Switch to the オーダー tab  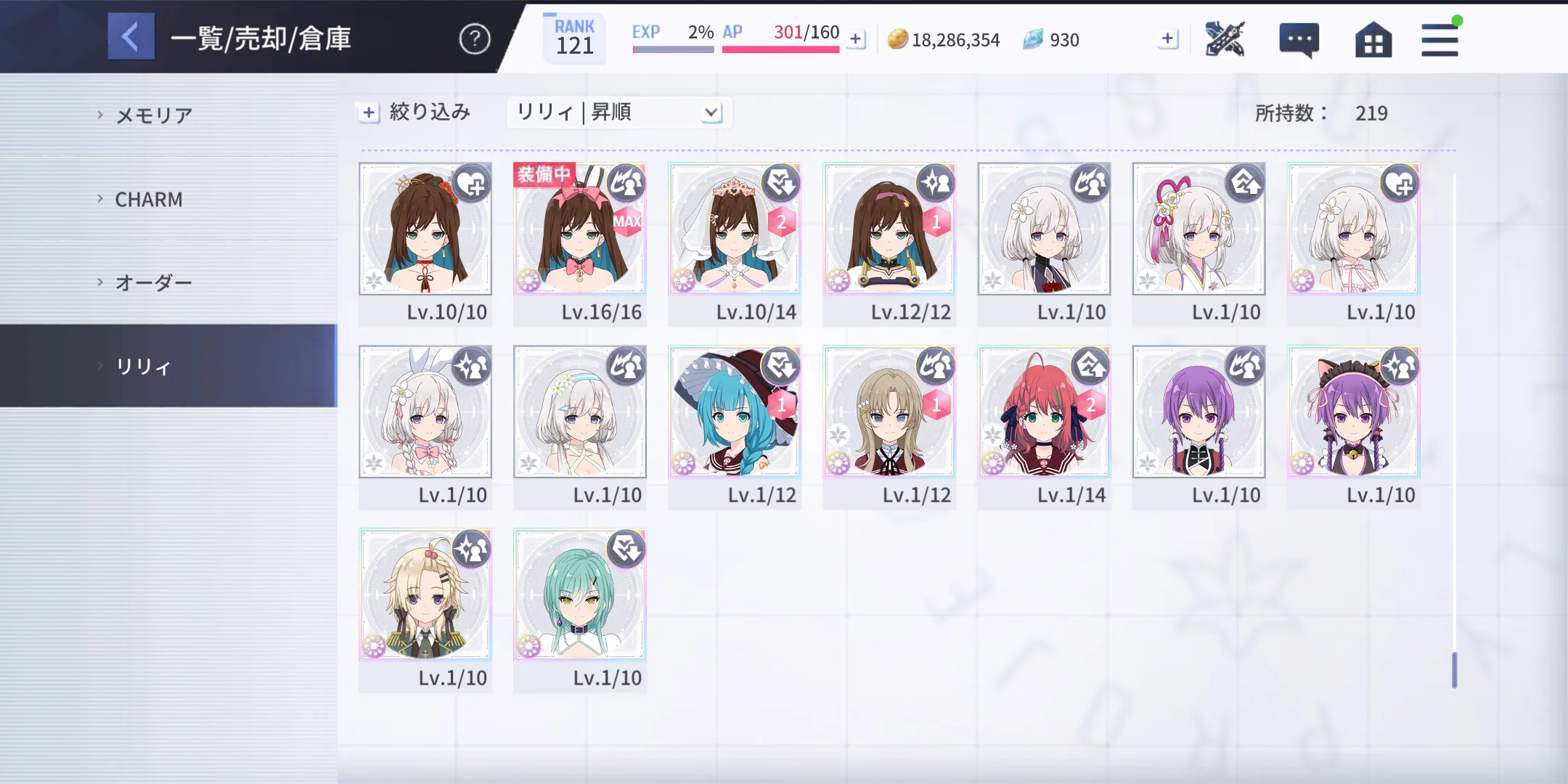point(154,282)
